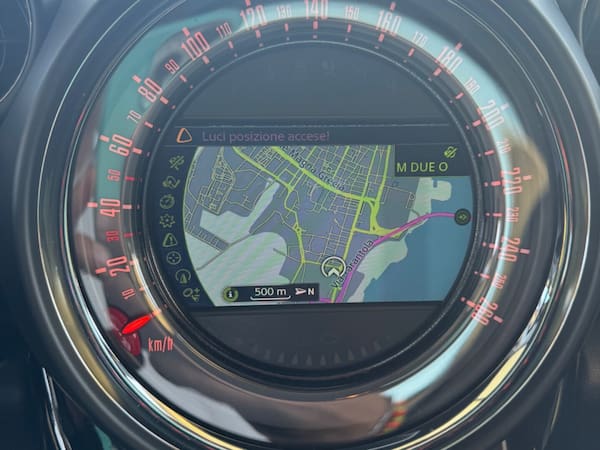600x450 pixels.
Task: Select the sidebar traffic warning triangle icon
Action: [x=169, y=240]
